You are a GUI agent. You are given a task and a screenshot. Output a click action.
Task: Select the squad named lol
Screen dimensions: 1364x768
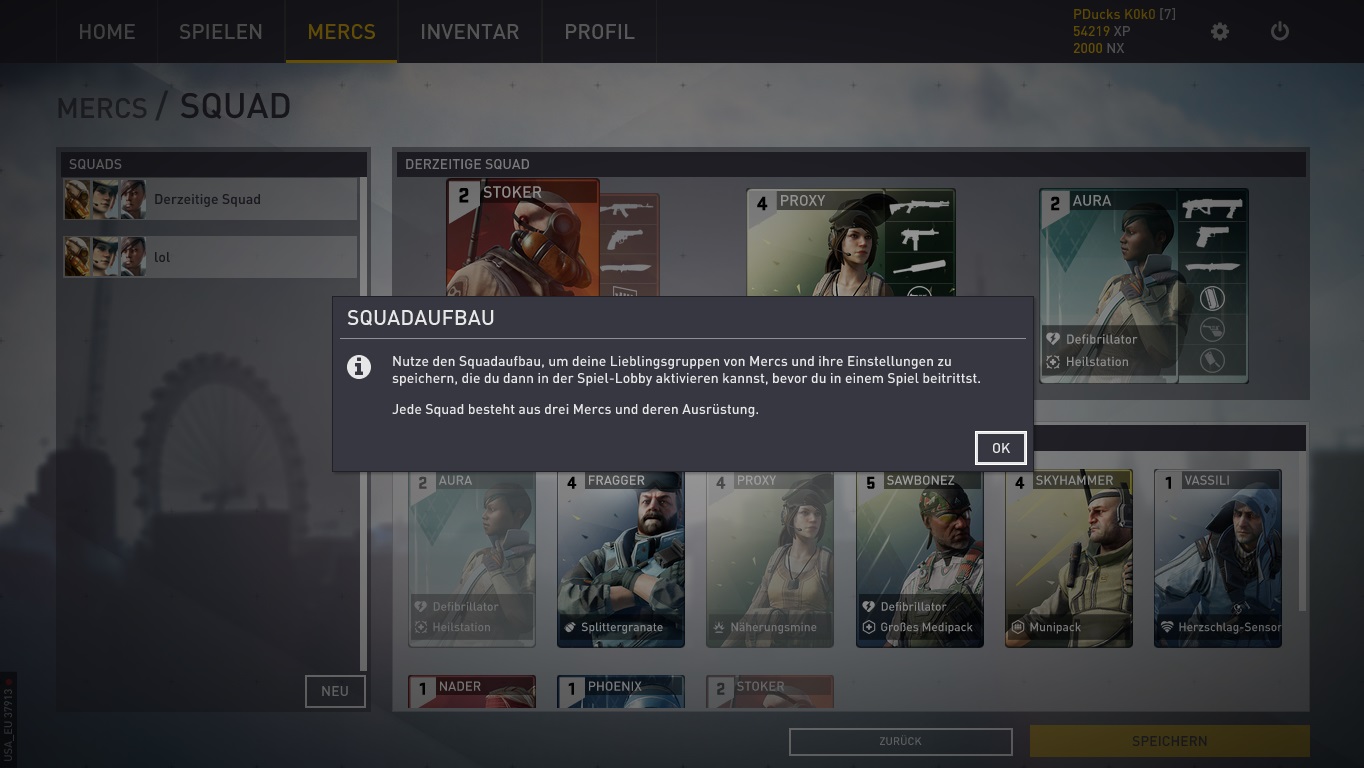coord(210,257)
